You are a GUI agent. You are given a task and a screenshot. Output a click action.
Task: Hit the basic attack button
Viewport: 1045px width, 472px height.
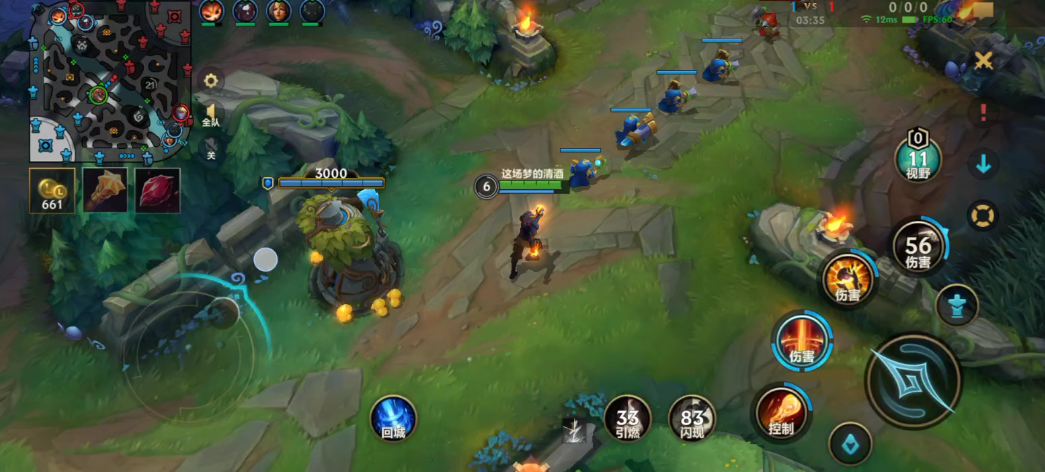coord(913,381)
